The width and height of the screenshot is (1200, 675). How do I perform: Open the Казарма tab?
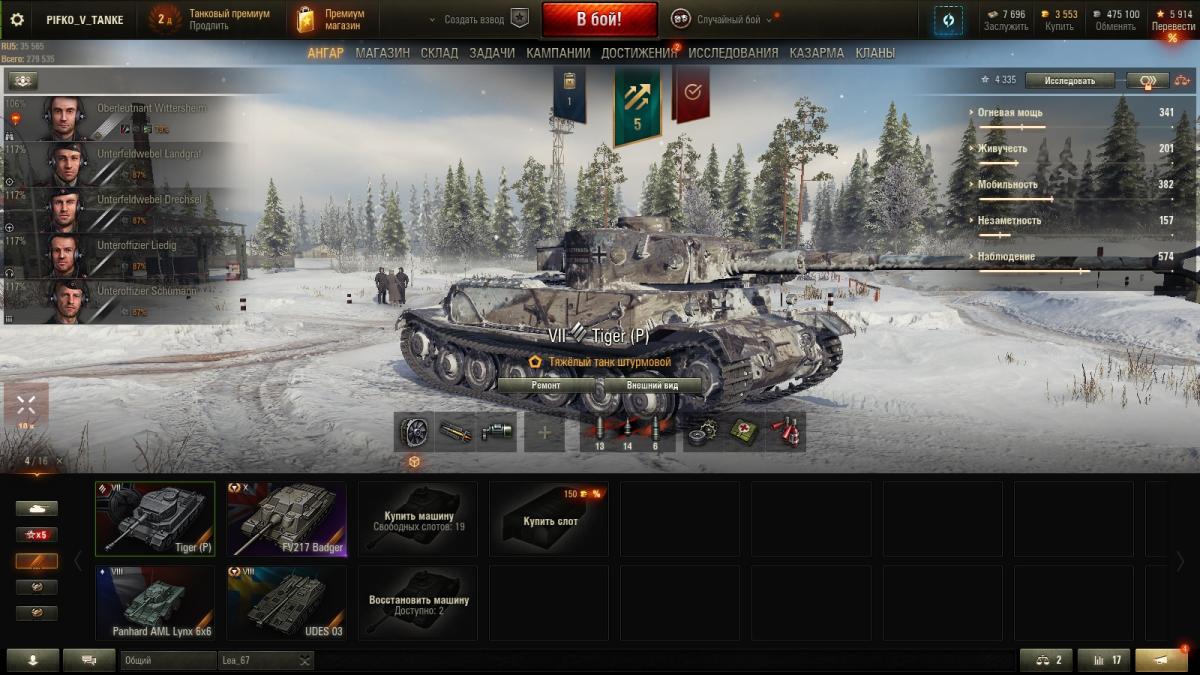click(x=816, y=53)
